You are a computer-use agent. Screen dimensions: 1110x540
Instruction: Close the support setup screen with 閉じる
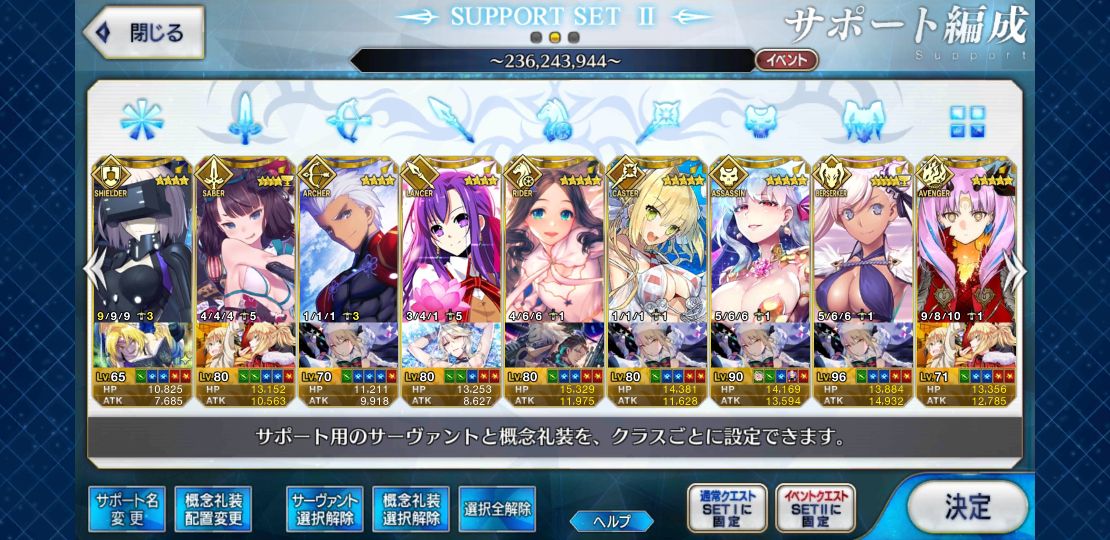click(142, 33)
